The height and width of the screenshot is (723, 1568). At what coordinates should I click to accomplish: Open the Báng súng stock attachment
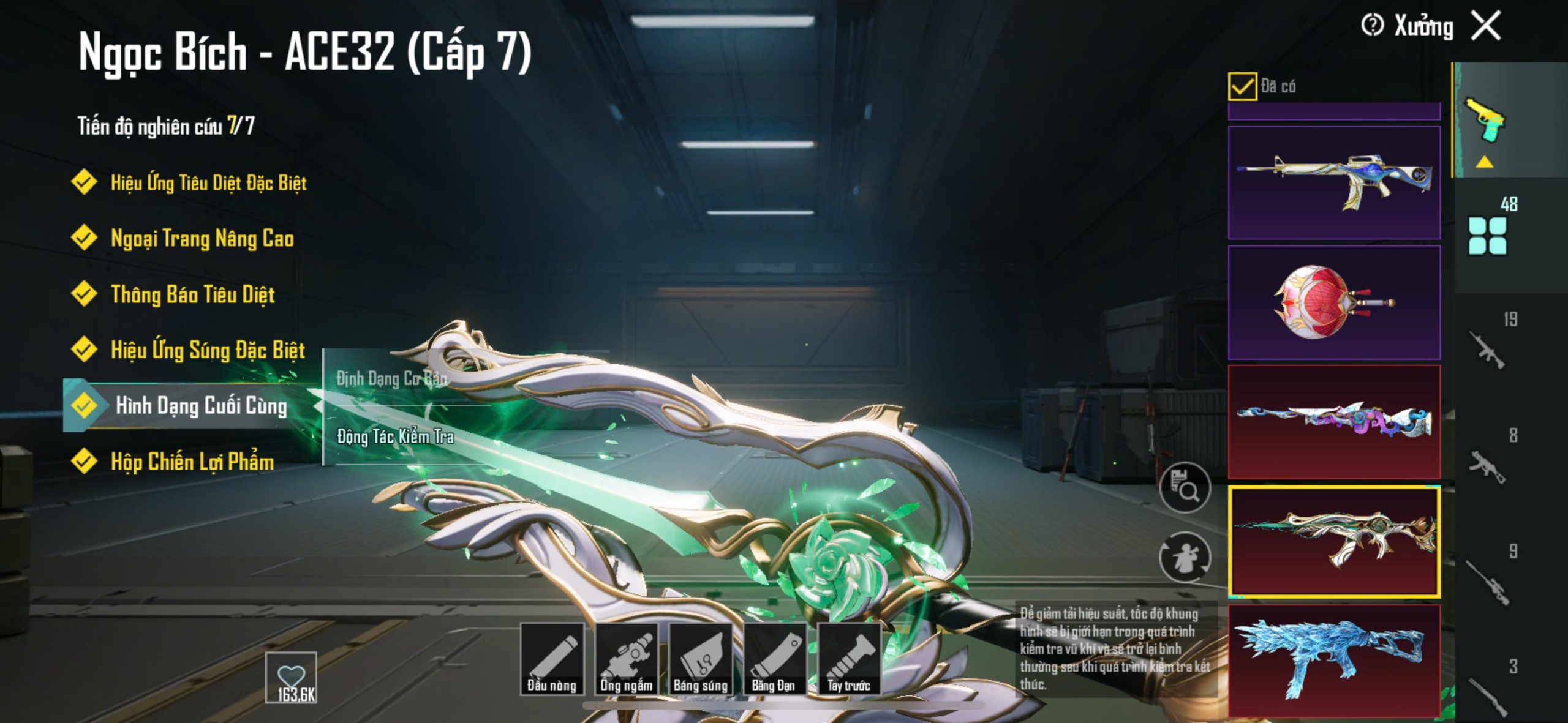coord(701,659)
